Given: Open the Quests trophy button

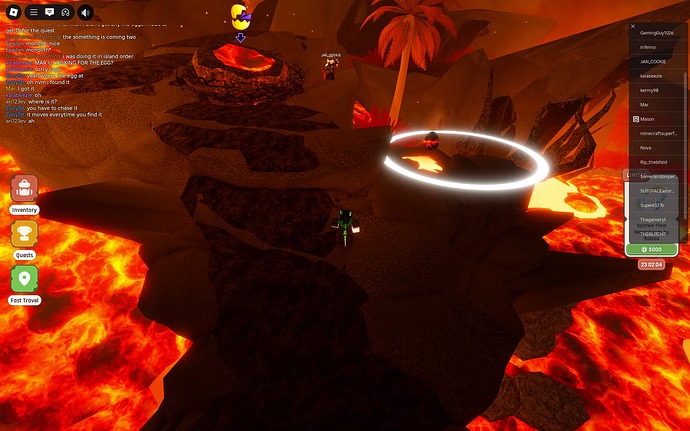Looking at the screenshot, I should tap(24, 234).
